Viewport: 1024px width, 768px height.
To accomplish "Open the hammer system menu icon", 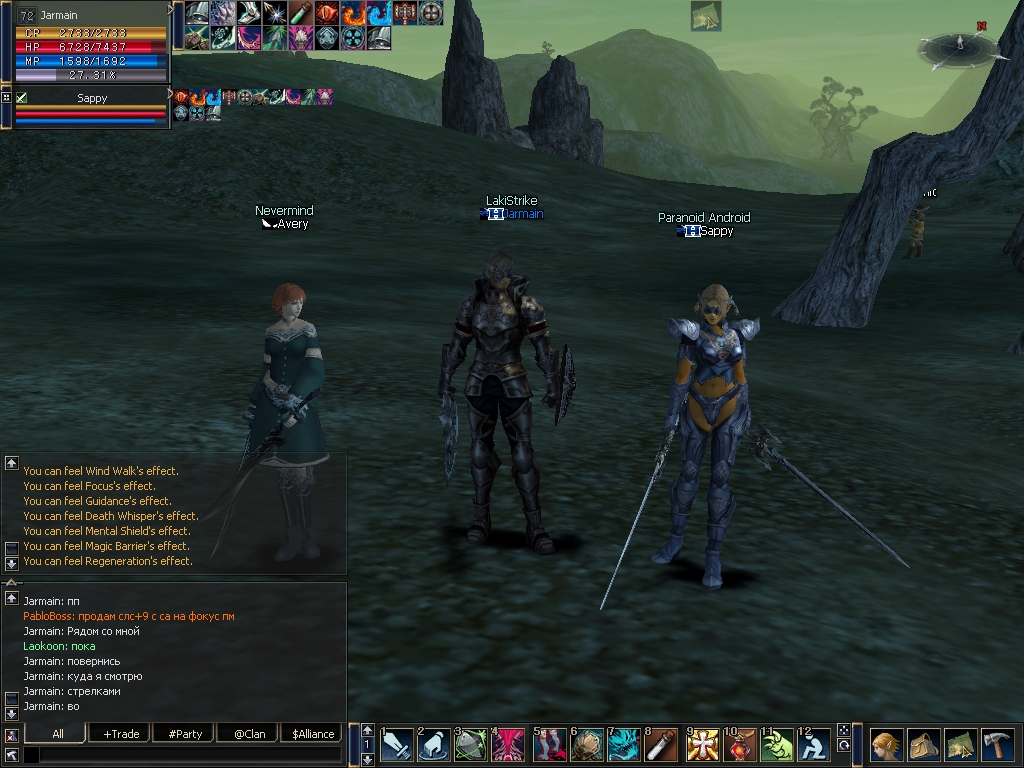I will point(997,745).
